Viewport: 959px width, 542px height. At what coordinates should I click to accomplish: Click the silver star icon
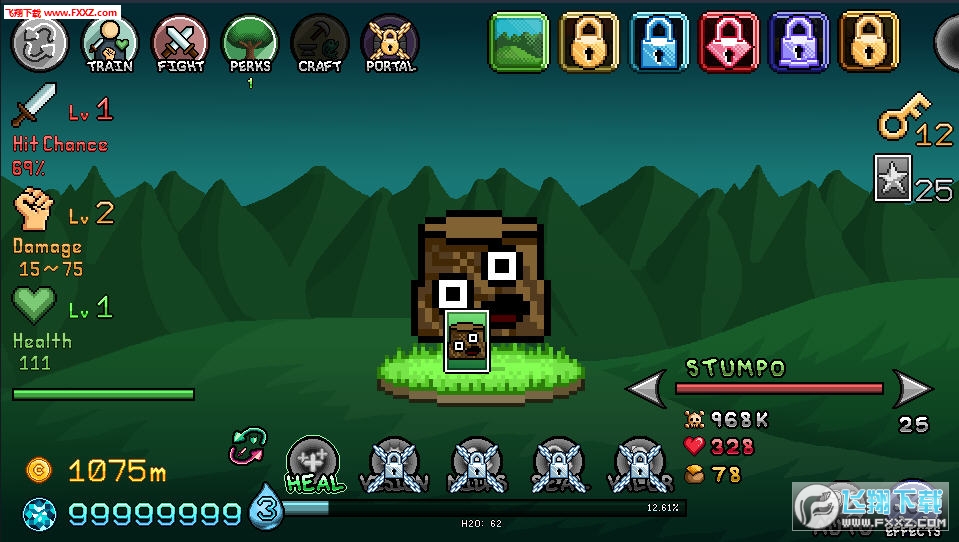[x=892, y=178]
